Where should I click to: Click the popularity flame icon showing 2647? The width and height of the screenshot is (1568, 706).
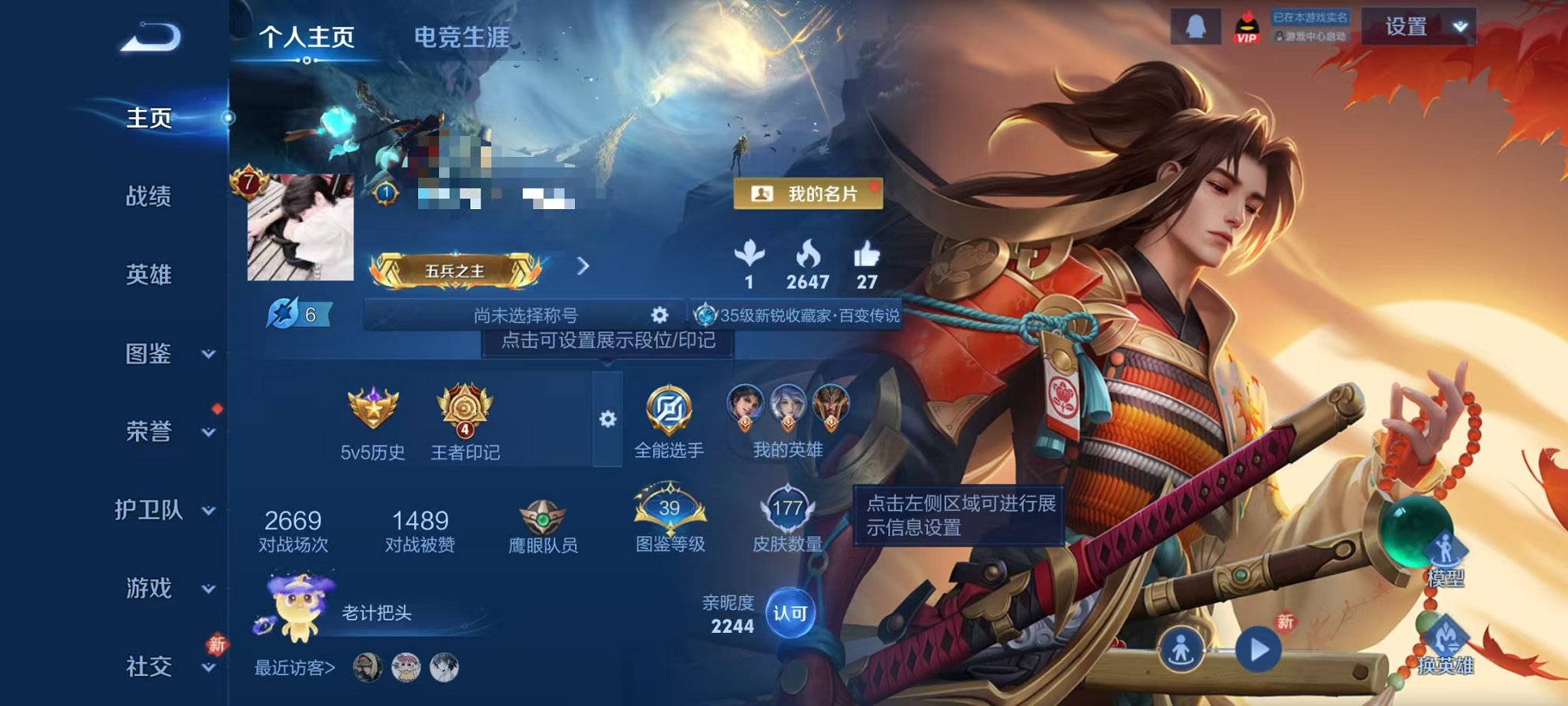[808, 254]
